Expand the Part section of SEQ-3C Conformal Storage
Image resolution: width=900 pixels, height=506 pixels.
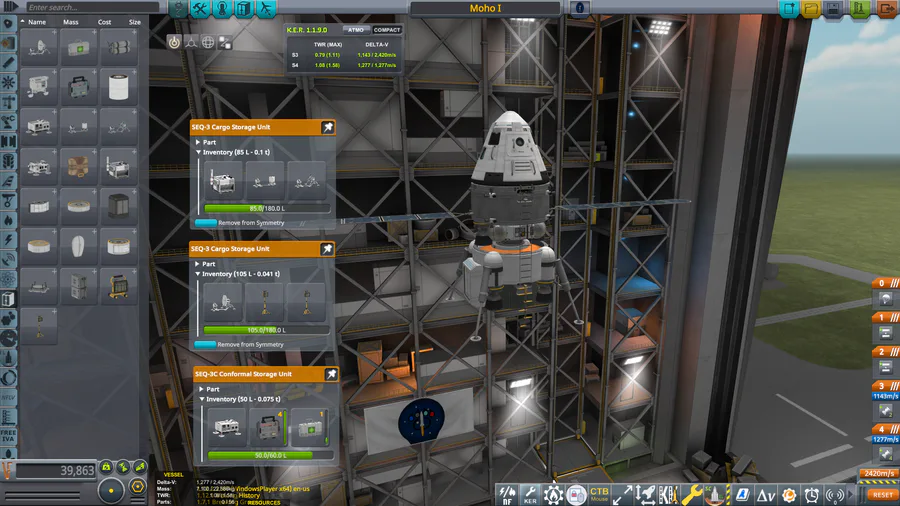pos(201,389)
